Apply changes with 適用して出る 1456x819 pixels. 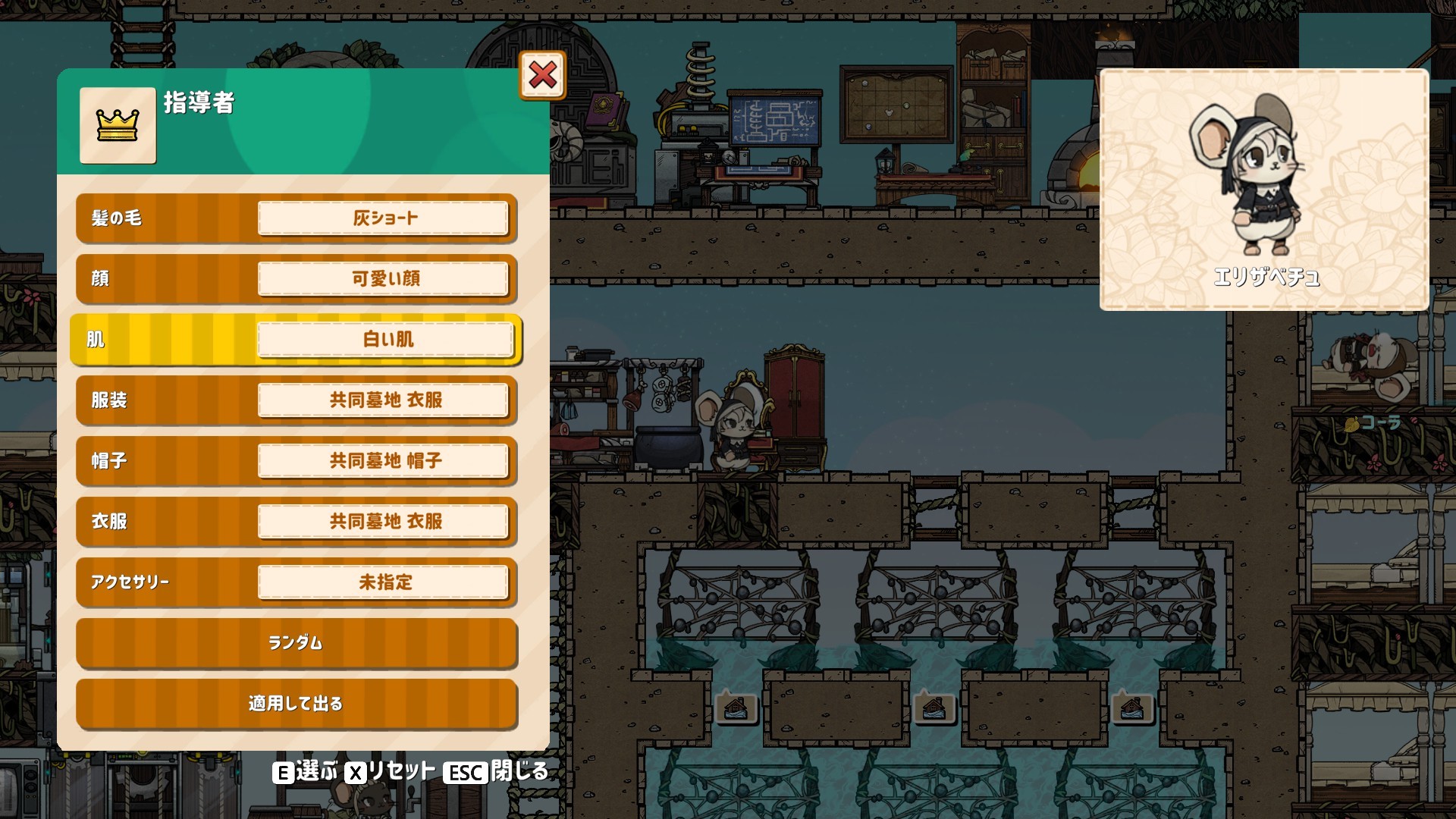coord(296,704)
